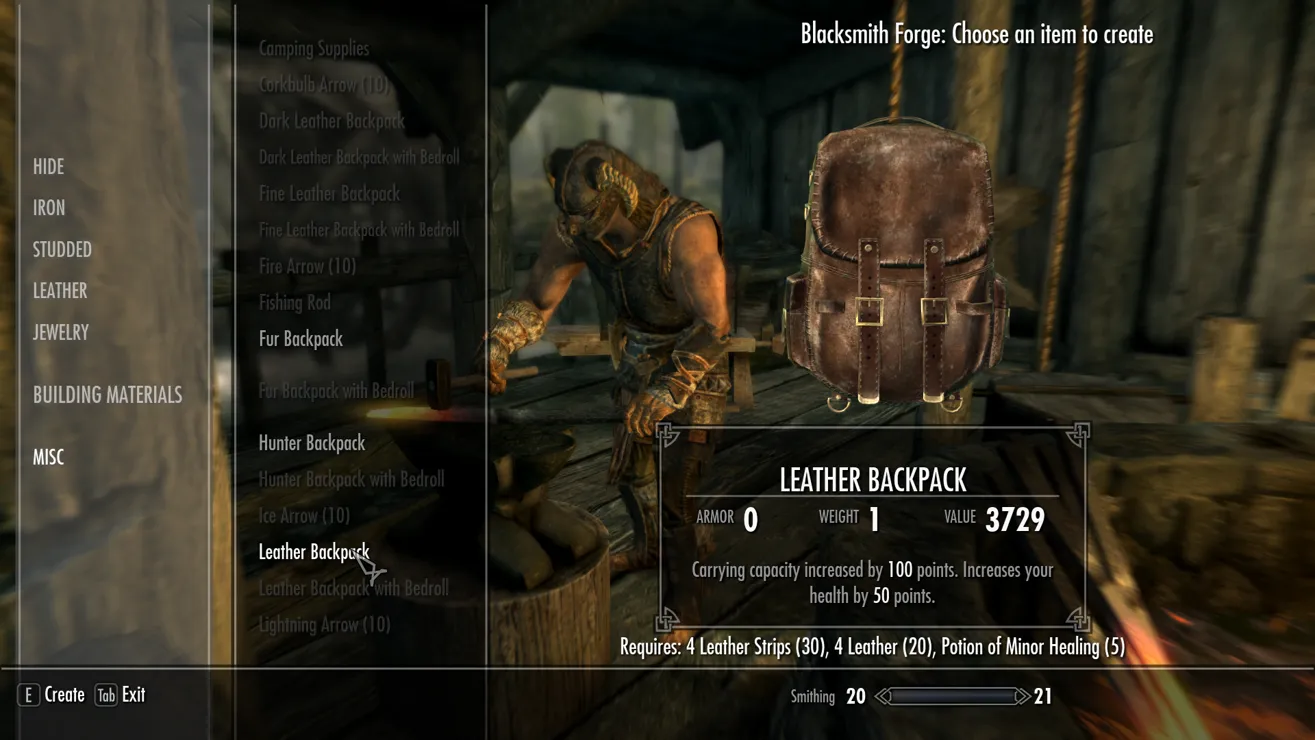Select the Dark Leather Backpack entry
1315x740 pixels.
(332, 121)
